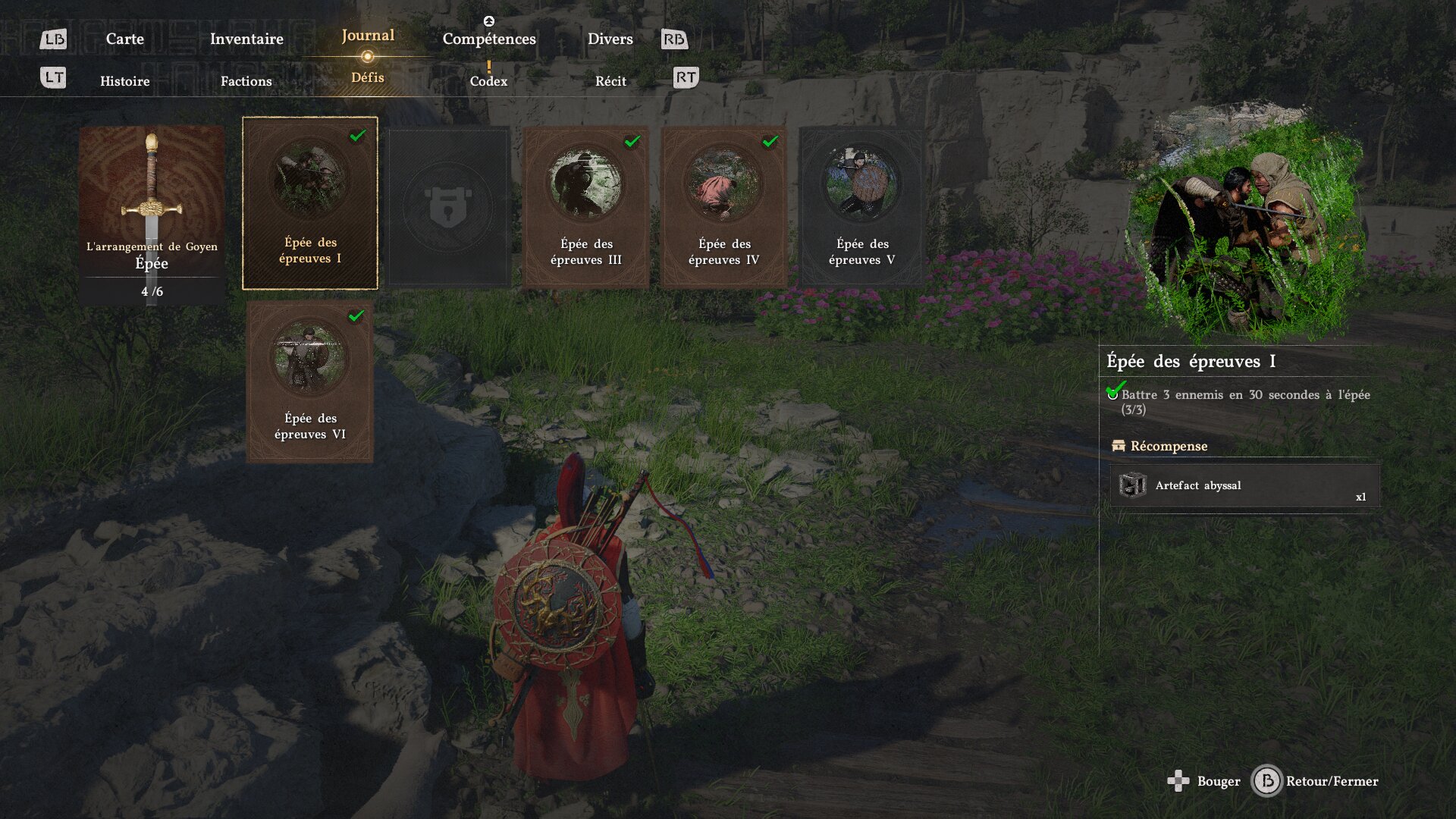The width and height of the screenshot is (1456, 819).
Task: Select the Épée des épreuves IV challenge
Action: click(724, 206)
